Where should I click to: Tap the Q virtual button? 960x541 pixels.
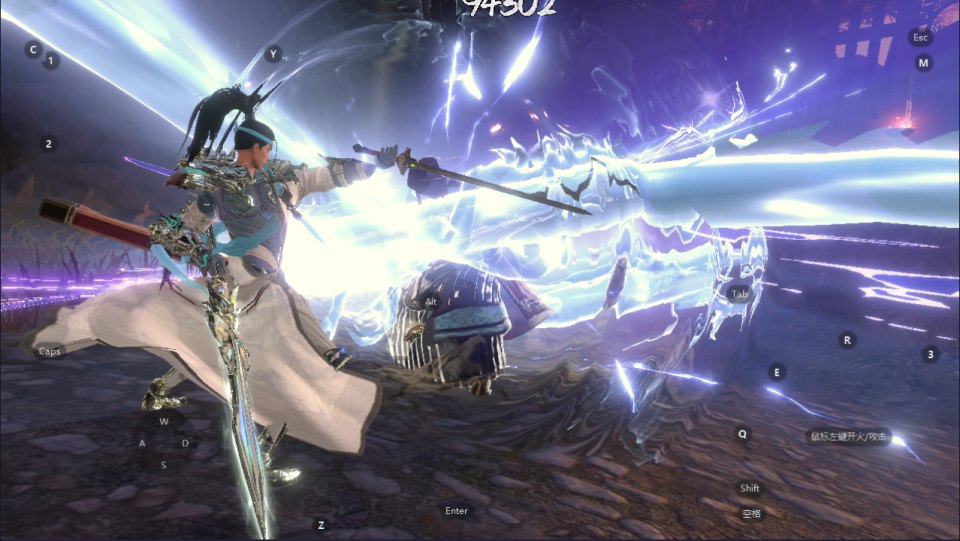[x=742, y=434]
